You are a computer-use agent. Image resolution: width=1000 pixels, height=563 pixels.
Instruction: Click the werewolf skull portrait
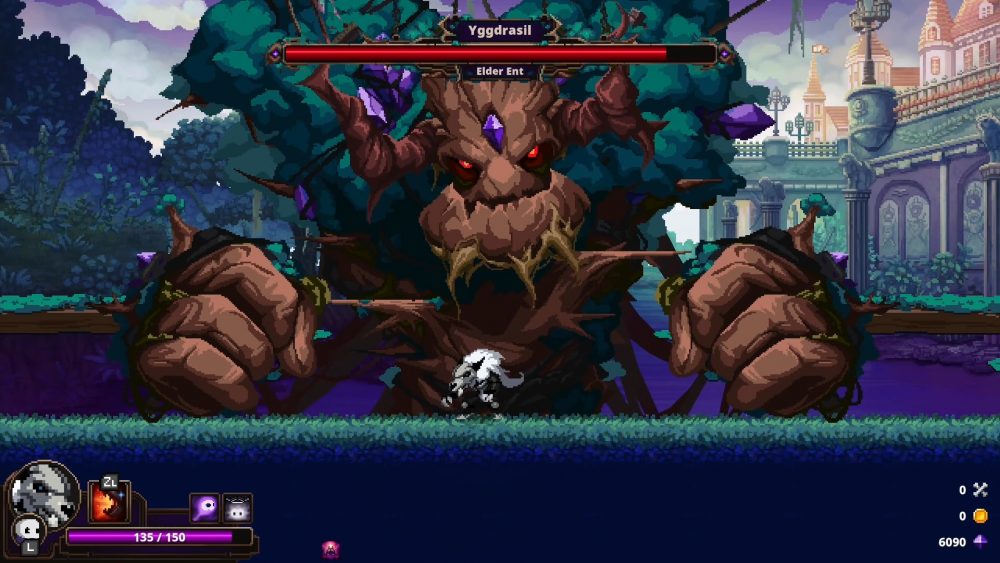(46, 492)
